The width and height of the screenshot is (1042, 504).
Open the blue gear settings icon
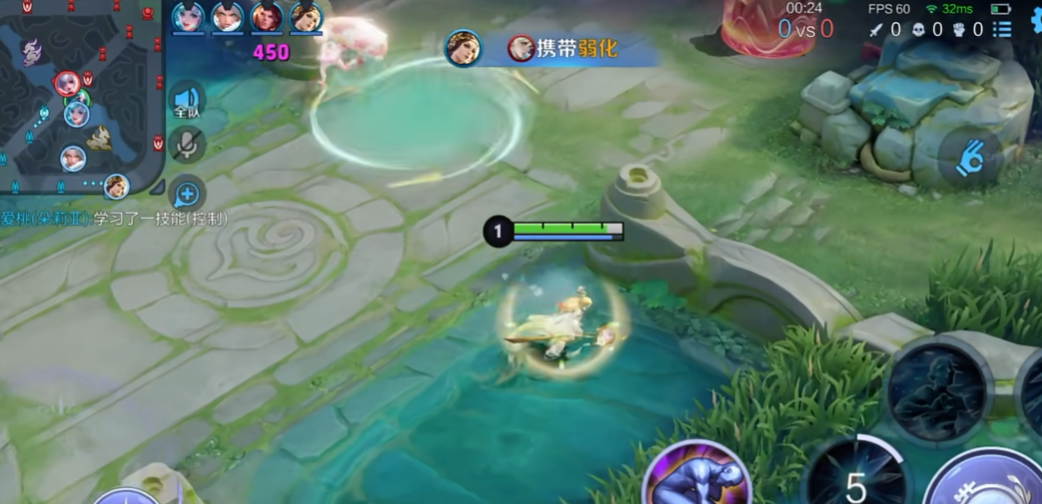click(1034, 24)
